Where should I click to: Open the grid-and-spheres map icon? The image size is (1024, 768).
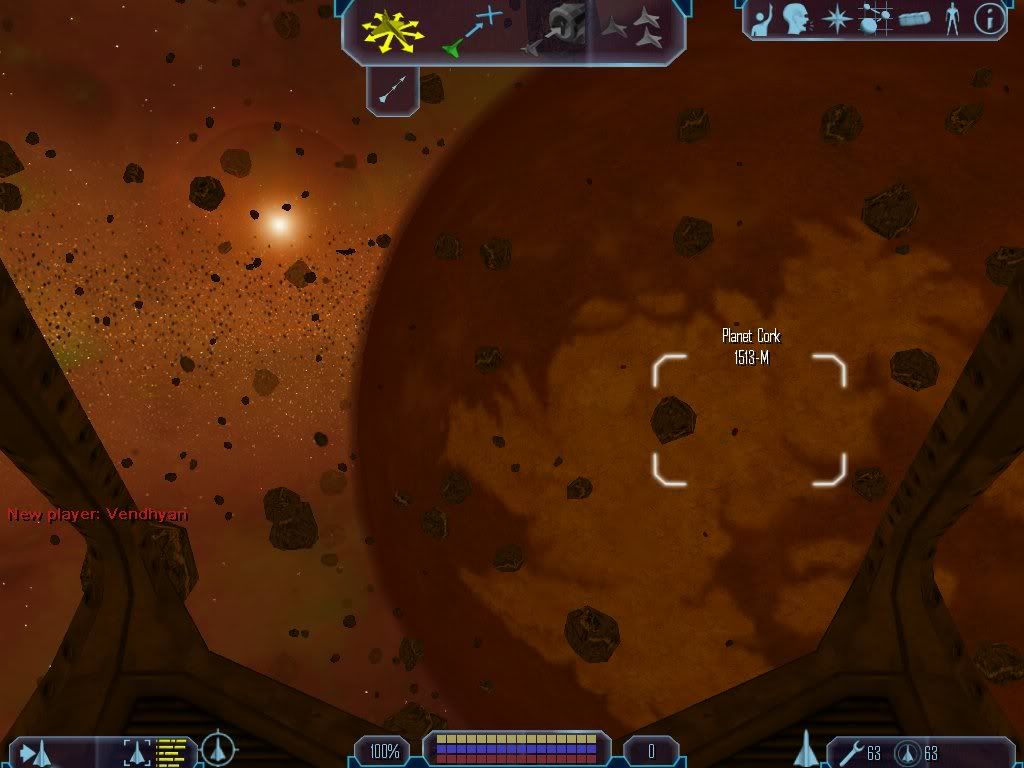[875, 19]
